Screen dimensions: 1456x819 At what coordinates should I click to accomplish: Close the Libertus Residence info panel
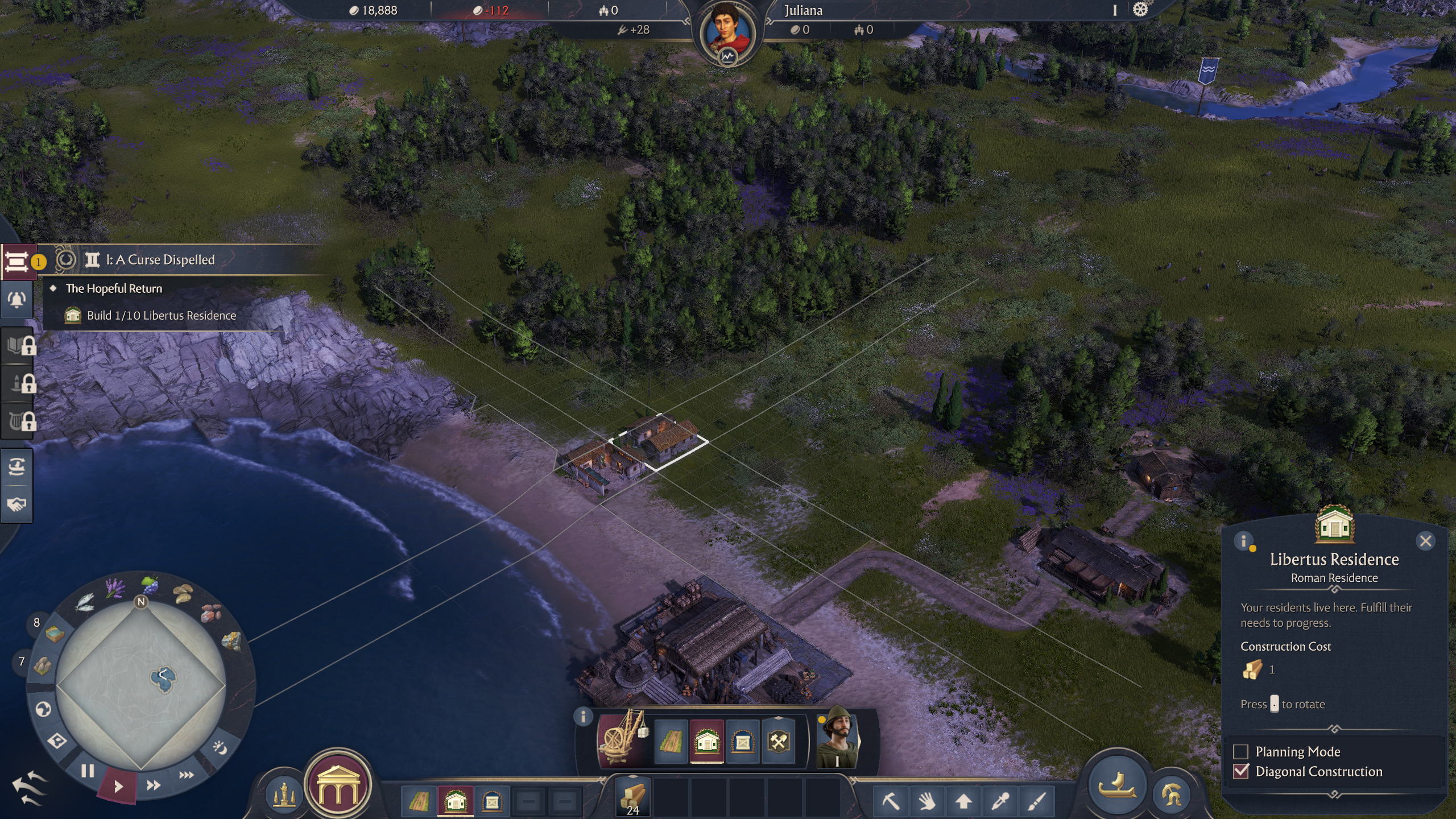pos(1425,541)
